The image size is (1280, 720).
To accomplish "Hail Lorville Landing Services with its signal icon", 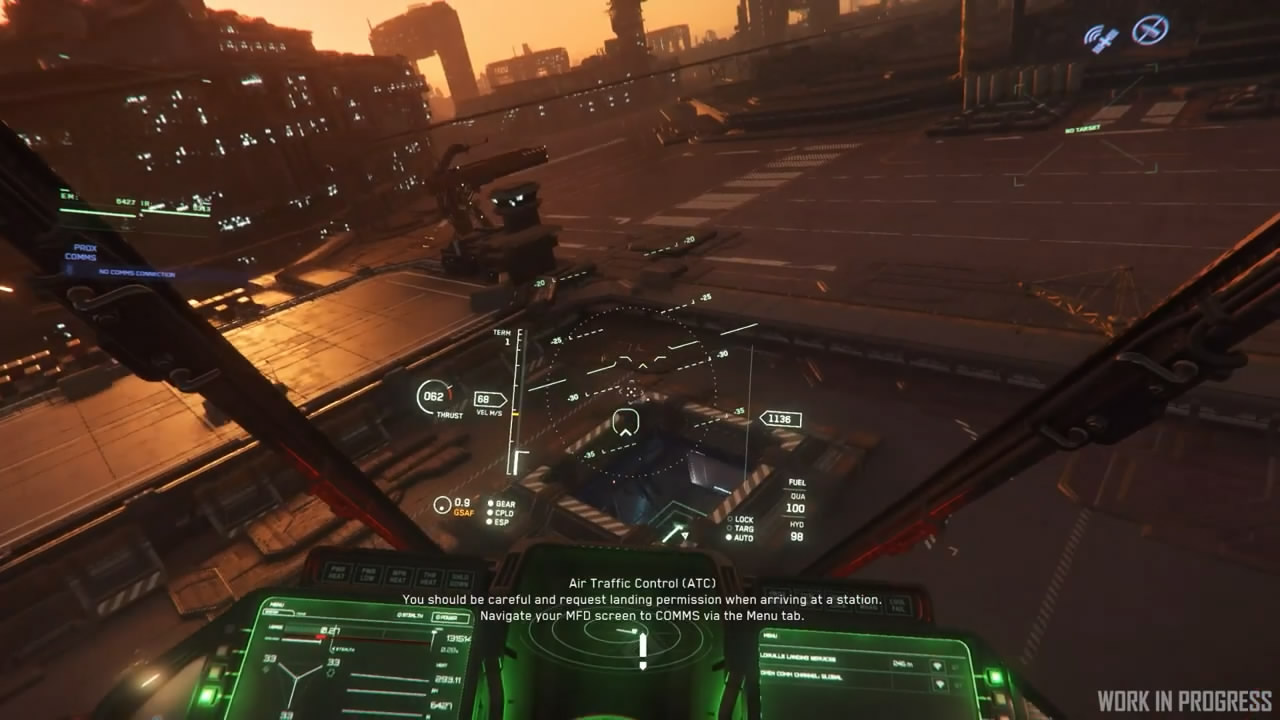I will click(937, 665).
